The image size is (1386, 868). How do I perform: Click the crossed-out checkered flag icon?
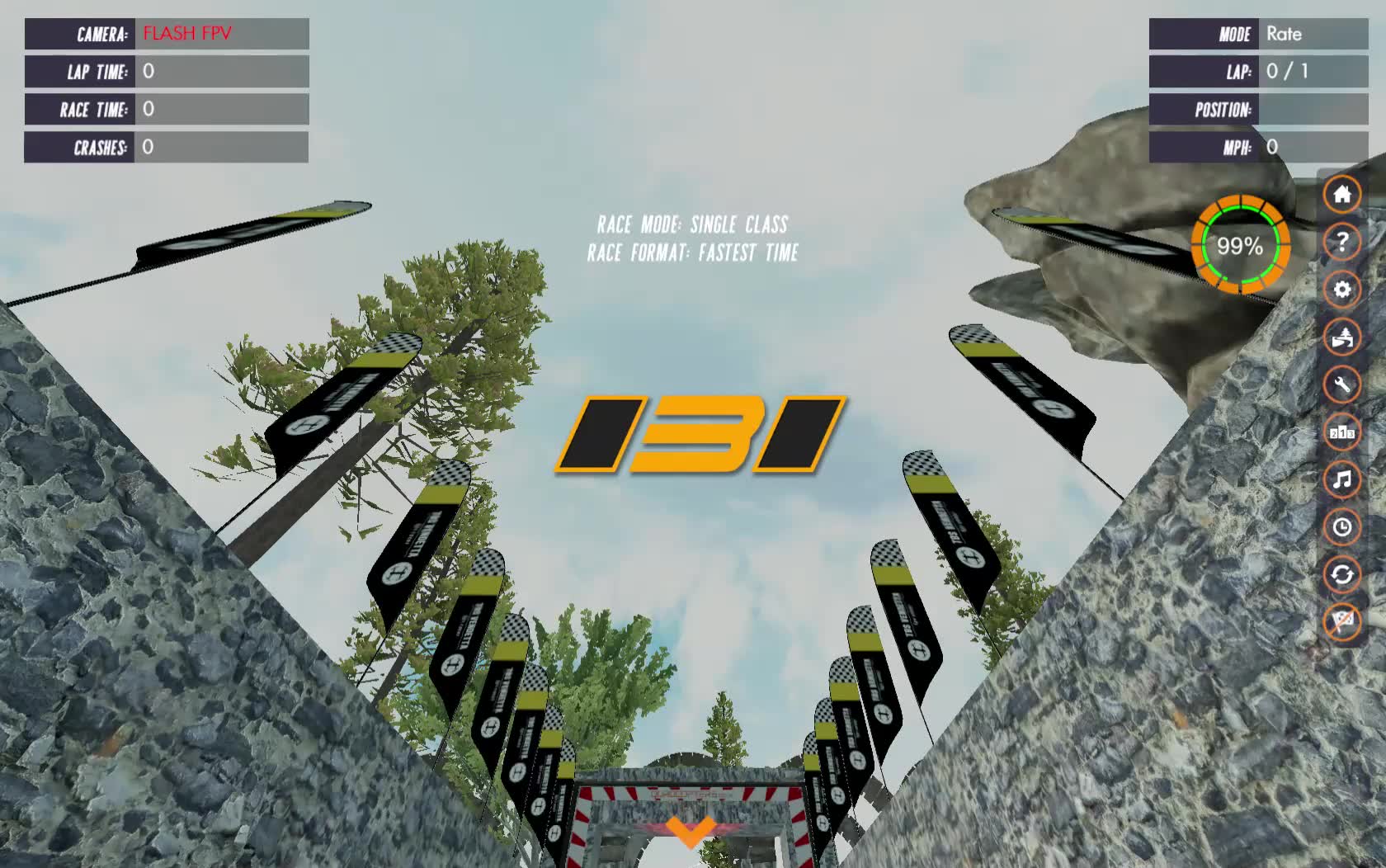(x=1342, y=621)
